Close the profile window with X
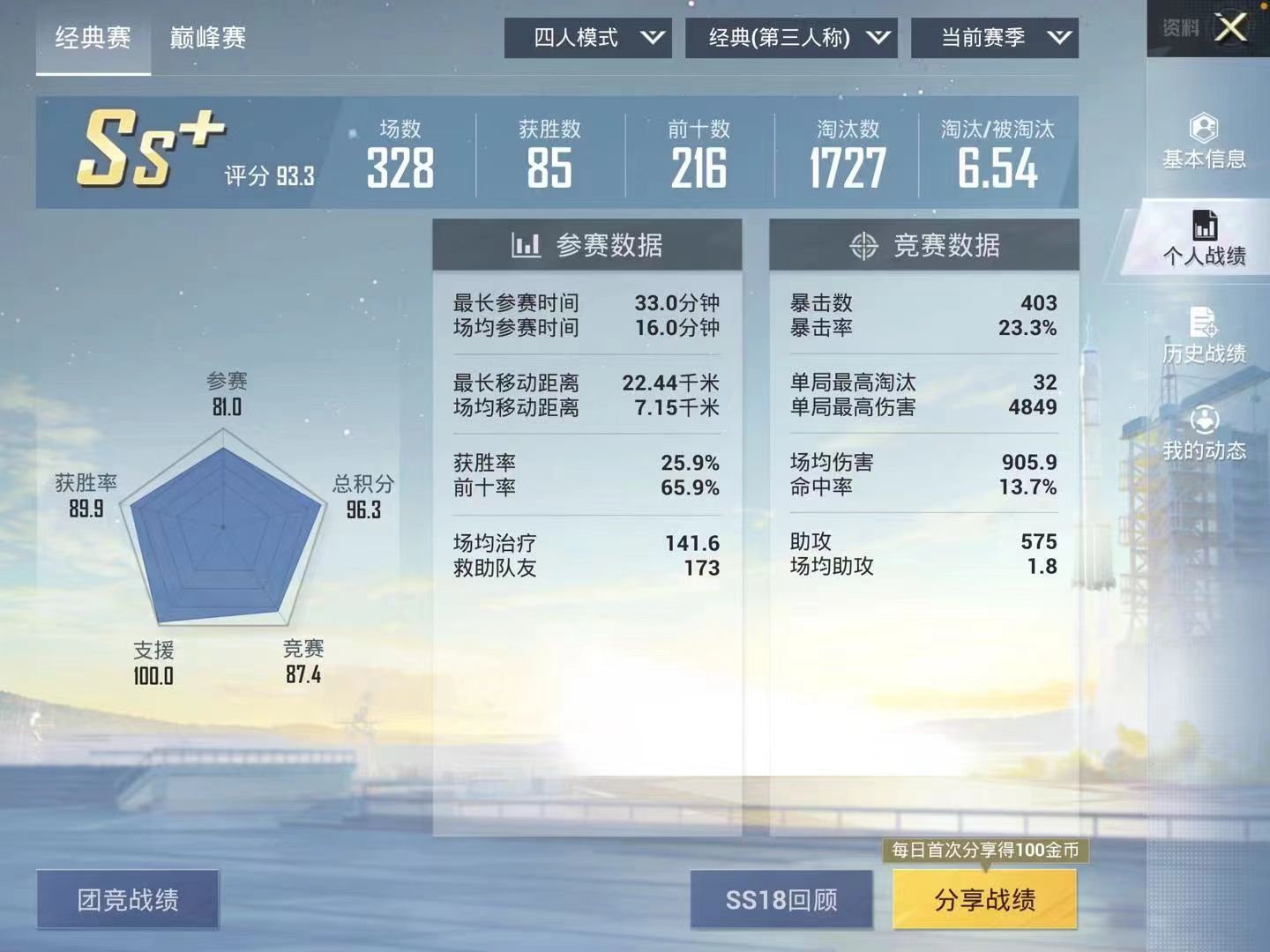 [x=1230, y=27]
